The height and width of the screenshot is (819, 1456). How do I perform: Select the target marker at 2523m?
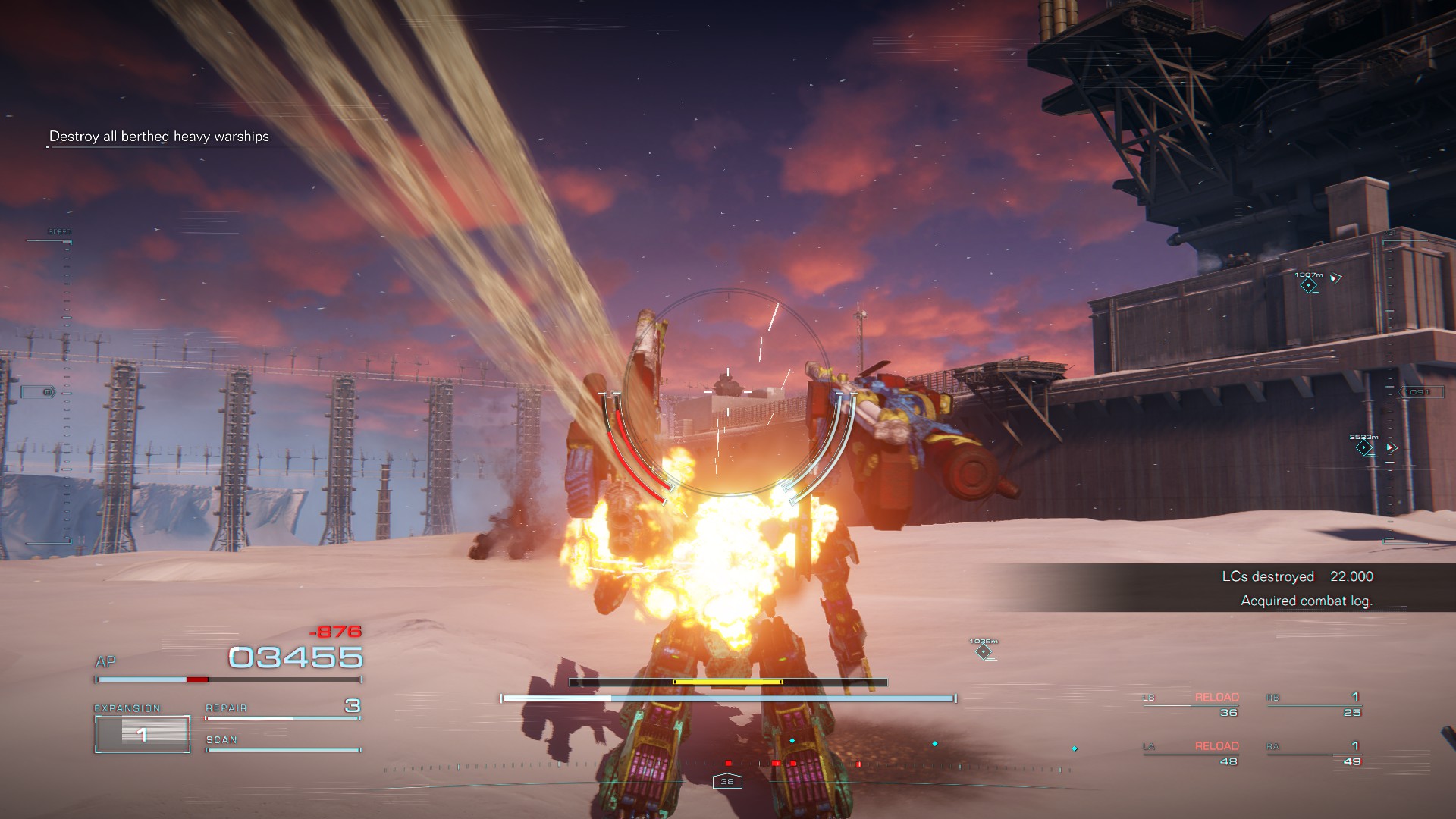[1364, 448]
